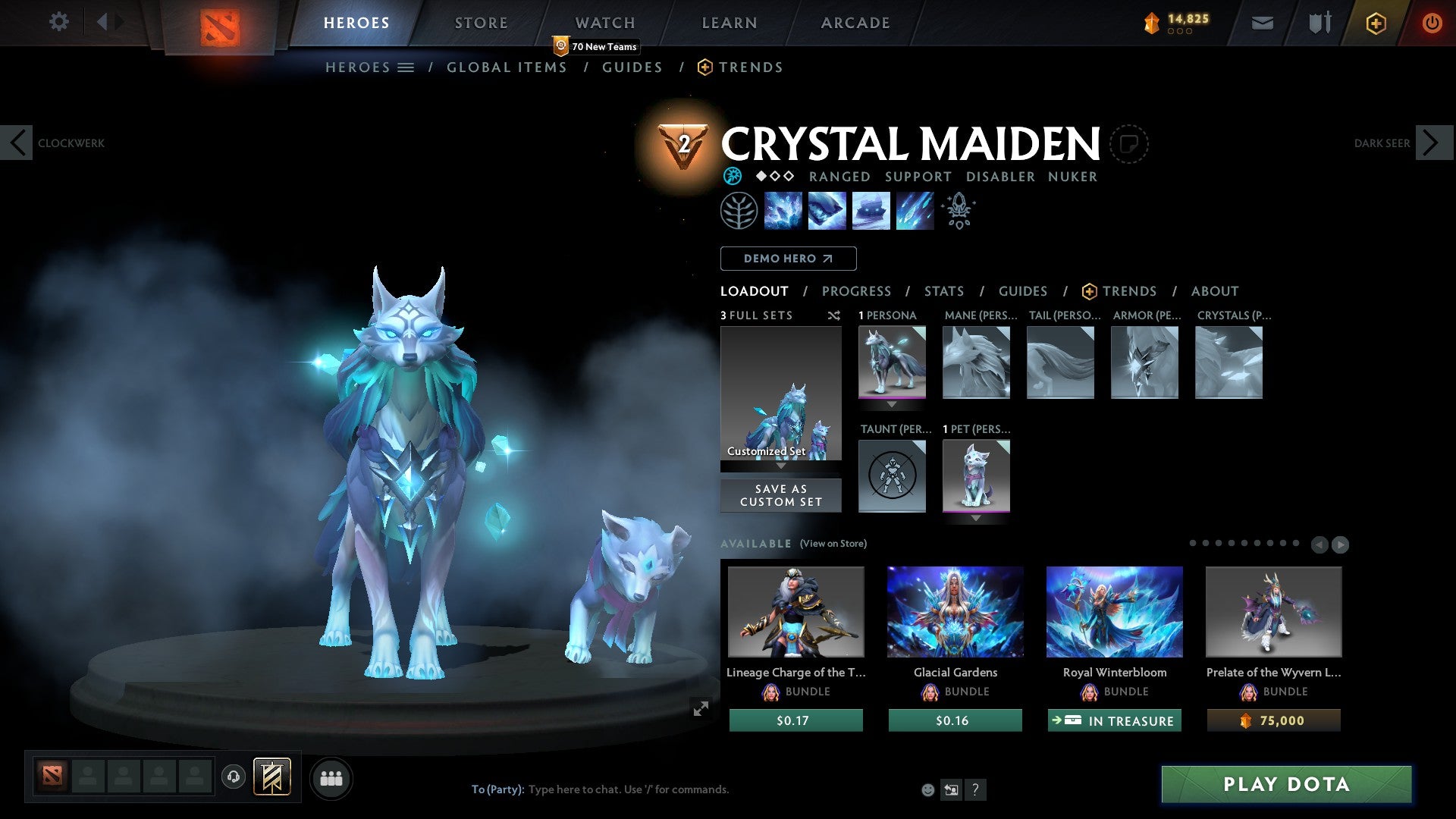Image resolution: width=1456 pixels, height=819 pixels.
Task: Toggle the hero preview fullscreen arrows
Action: (x=701, y=707)
